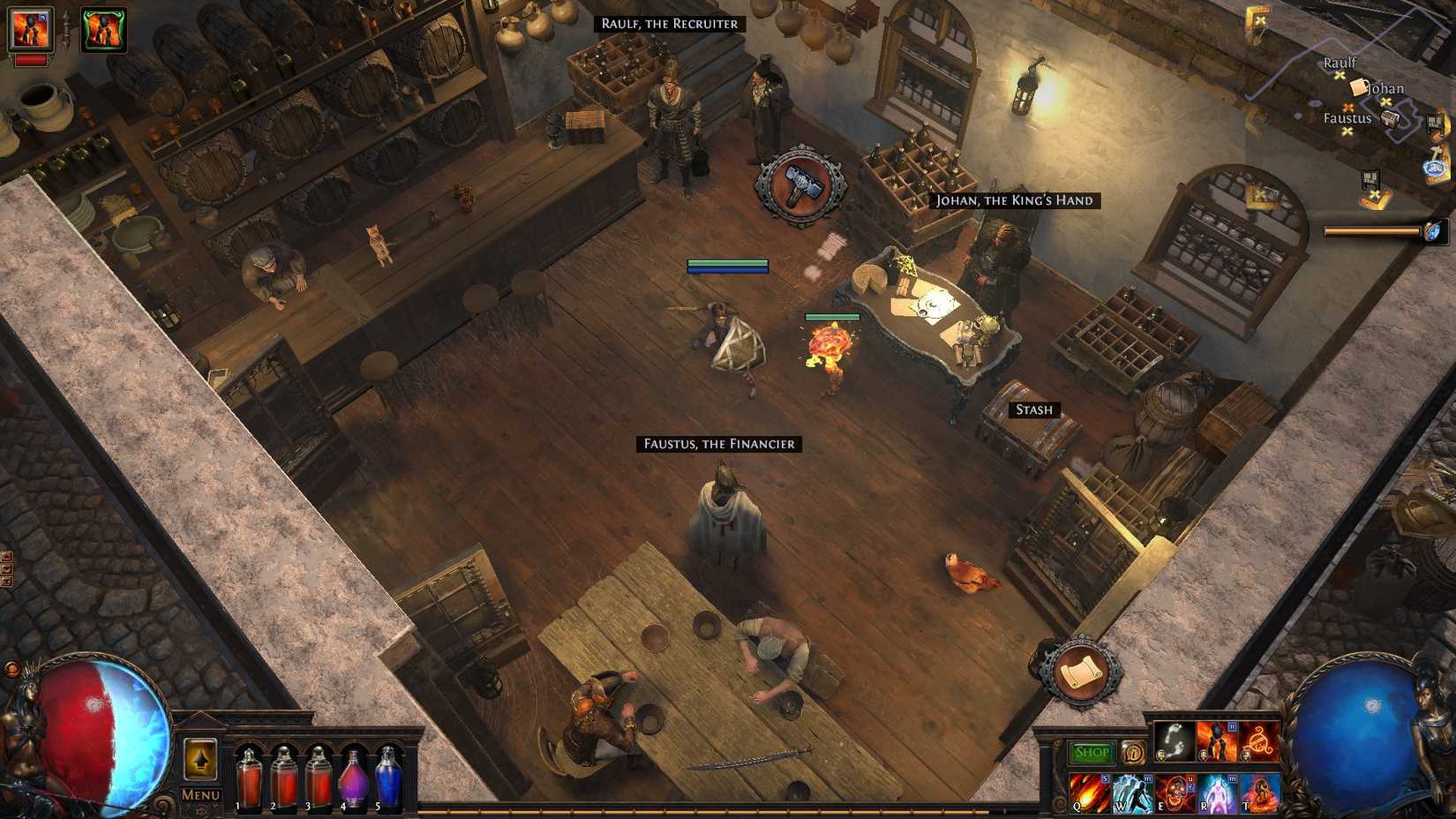The width and height of the screenshot is (1456, 819).
Task: Open the in-game Shop
Action: [x=1092, y=752]
